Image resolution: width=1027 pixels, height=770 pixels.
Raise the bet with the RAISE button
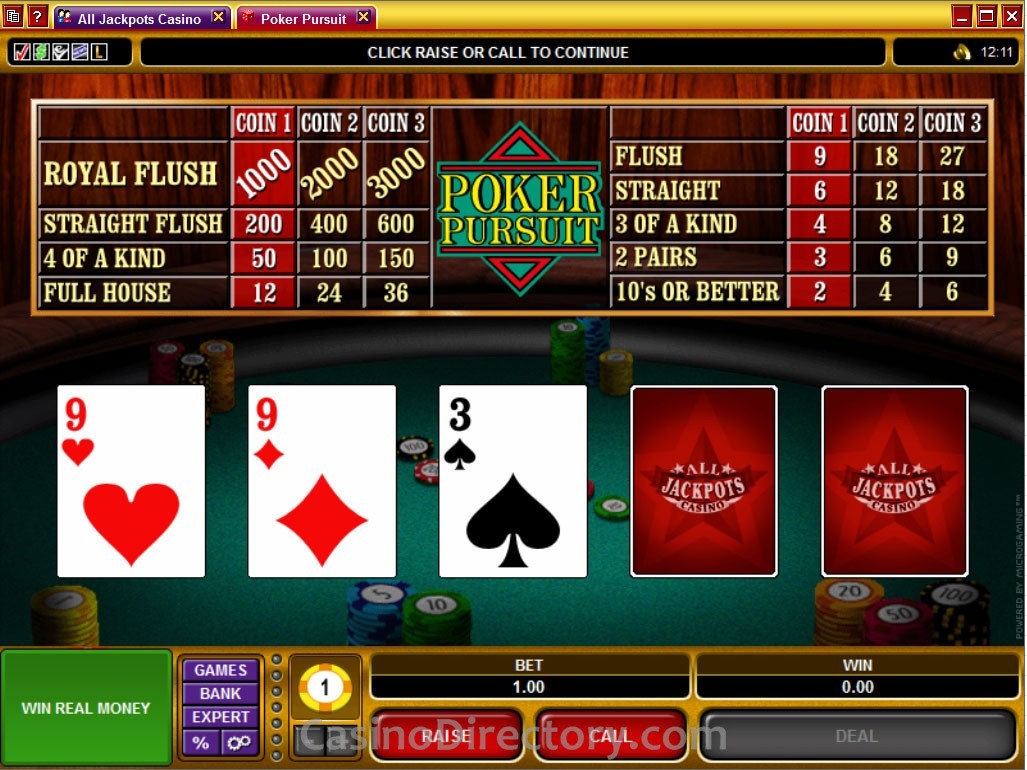point(446,735)
